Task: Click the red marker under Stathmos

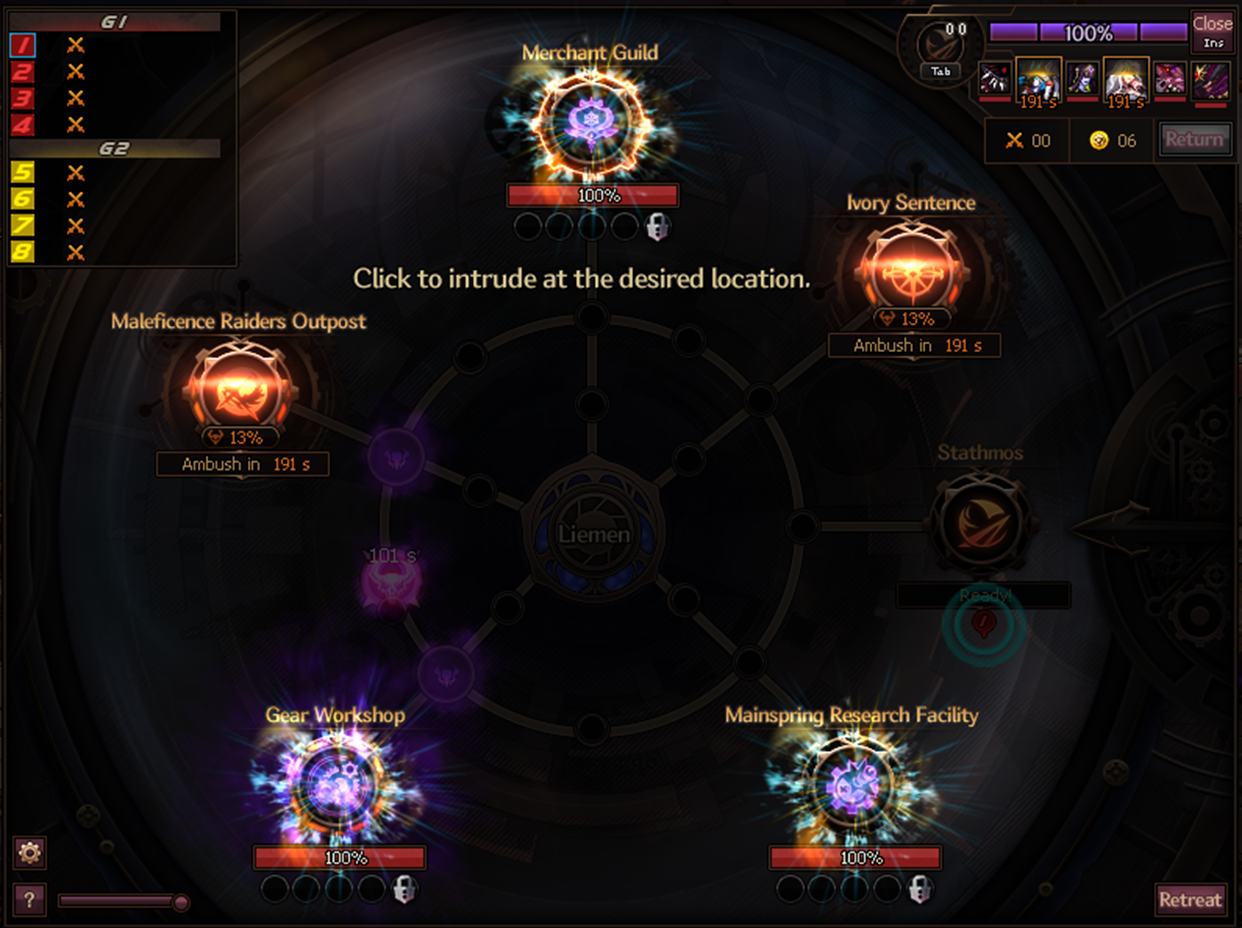Action: [982, 626]
